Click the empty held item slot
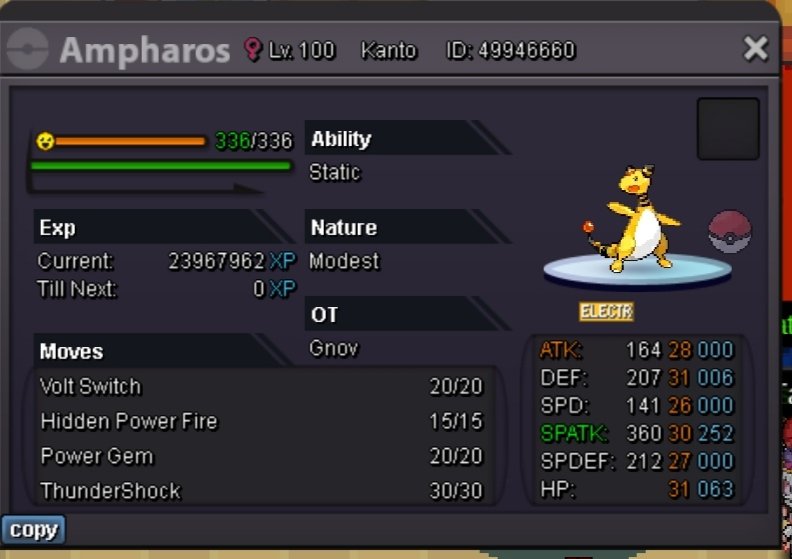 pos(727,129)
